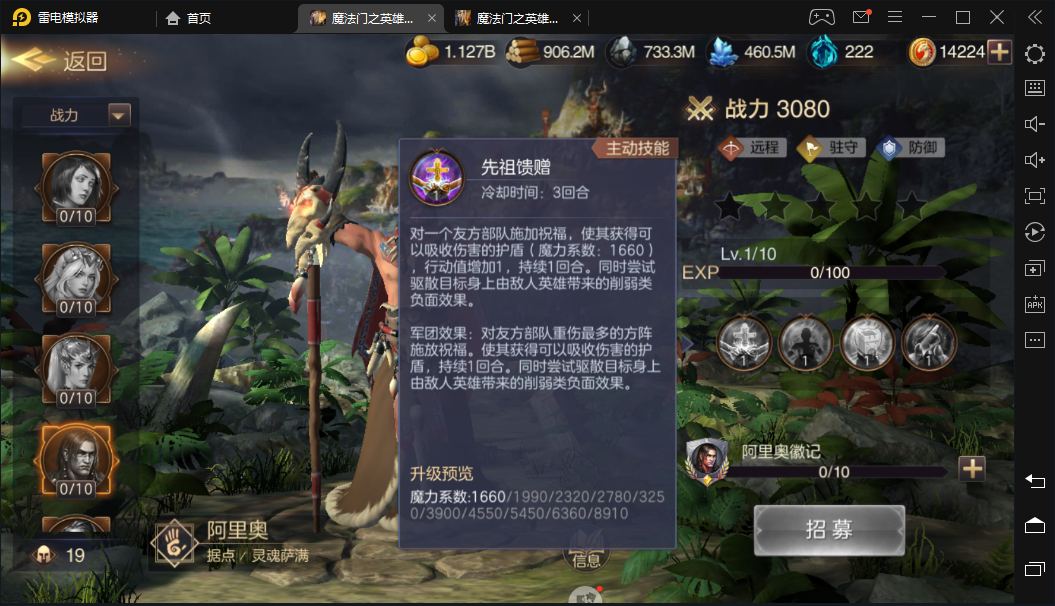1055x606 pixels.
Task: Switch to the 首页 home tab
Action: 189,18
